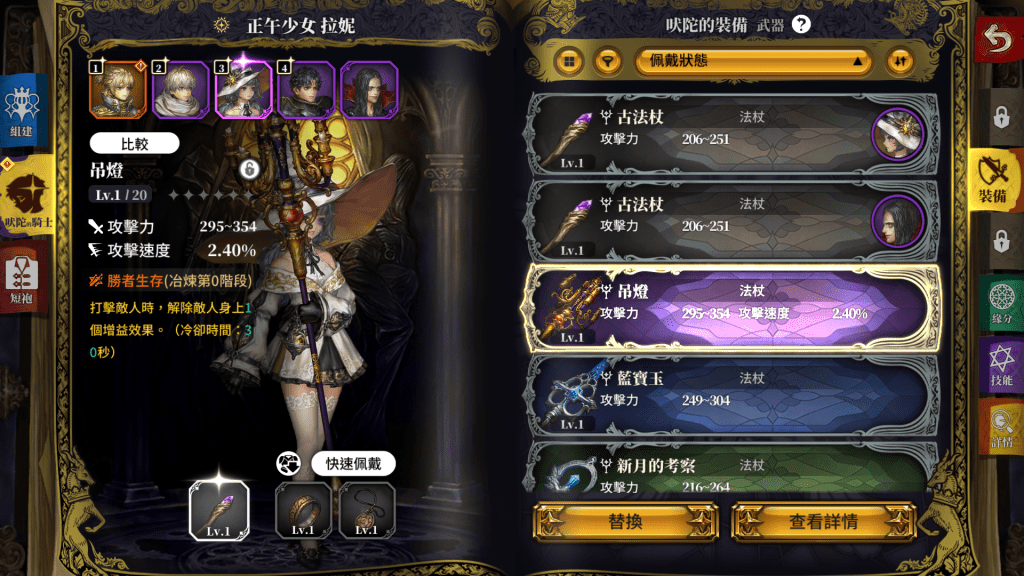Open the 短袍 robe tab

coord(22,278)
